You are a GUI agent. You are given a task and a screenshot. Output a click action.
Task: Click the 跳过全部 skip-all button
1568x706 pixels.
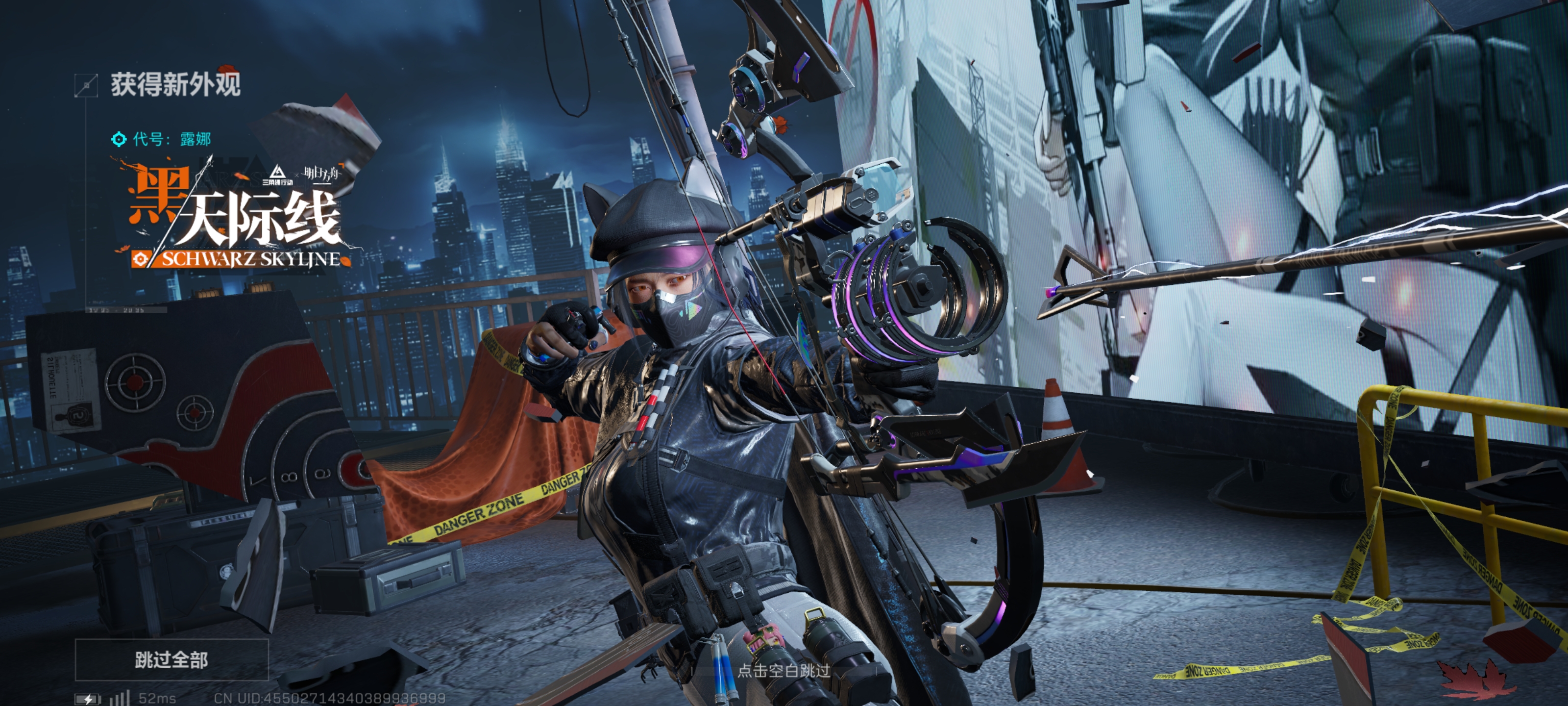(171, 660)
